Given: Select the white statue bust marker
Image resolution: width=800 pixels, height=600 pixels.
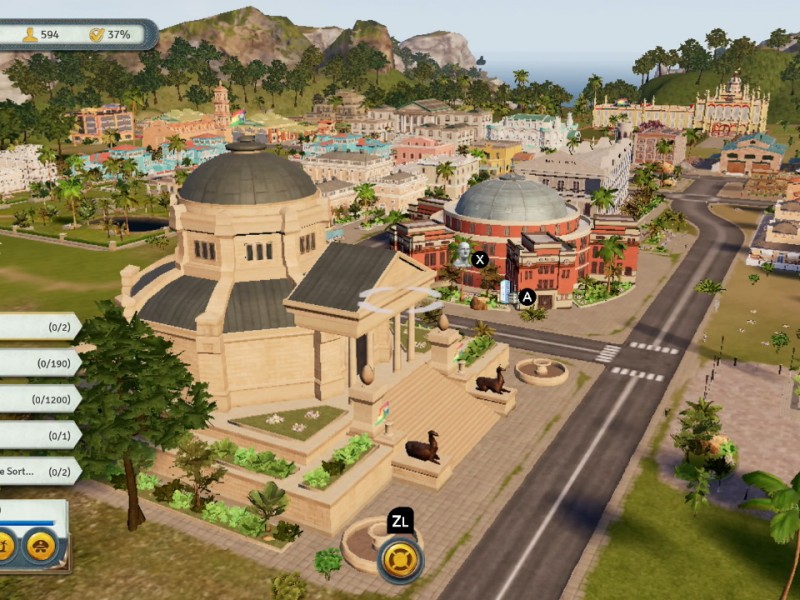Looking at the screenshot, I should coord(461,254).
